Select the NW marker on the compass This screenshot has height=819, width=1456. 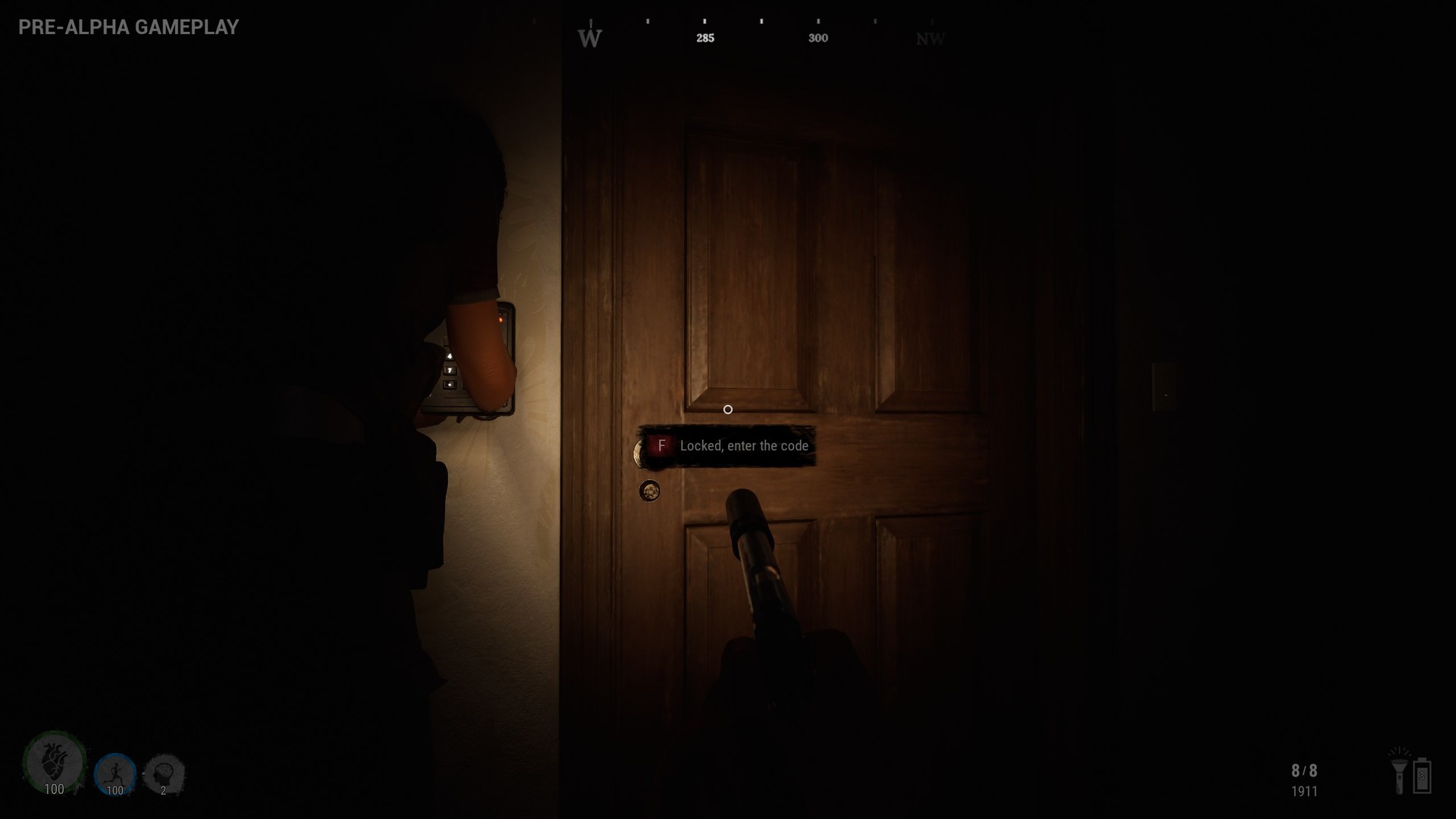(930, 36)
